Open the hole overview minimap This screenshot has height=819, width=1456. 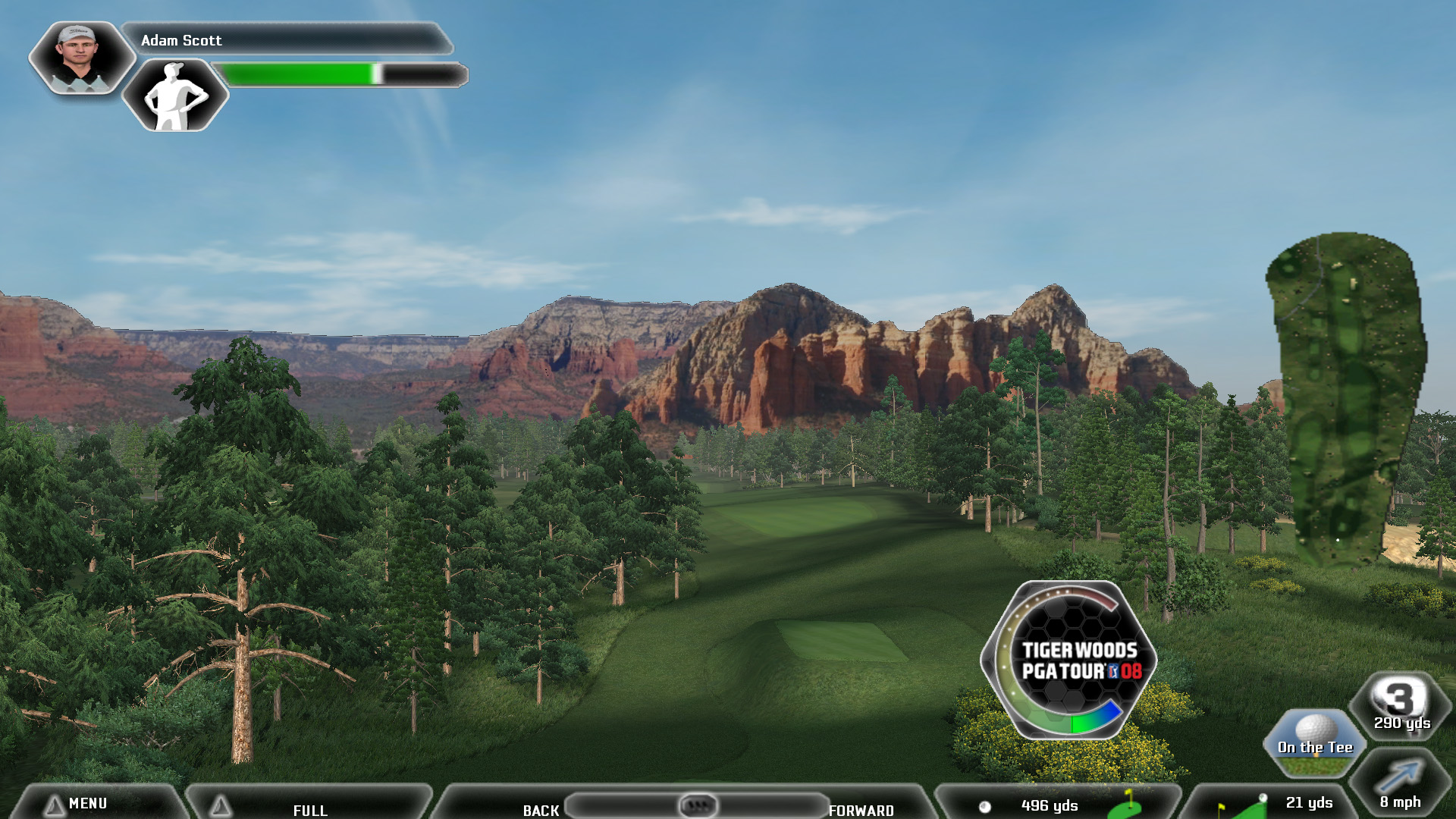1347,400
